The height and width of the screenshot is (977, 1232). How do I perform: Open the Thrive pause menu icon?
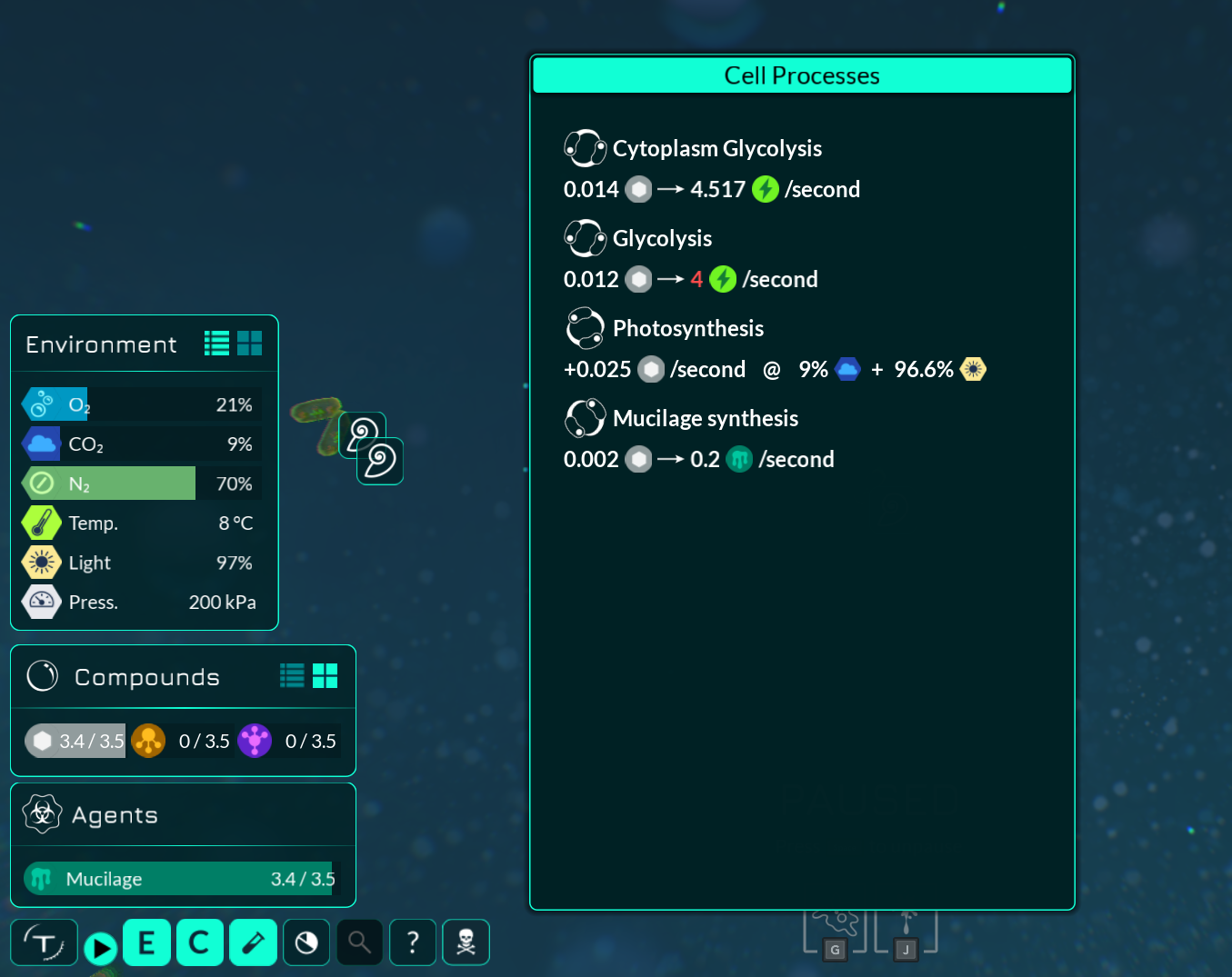pos(44,942)
